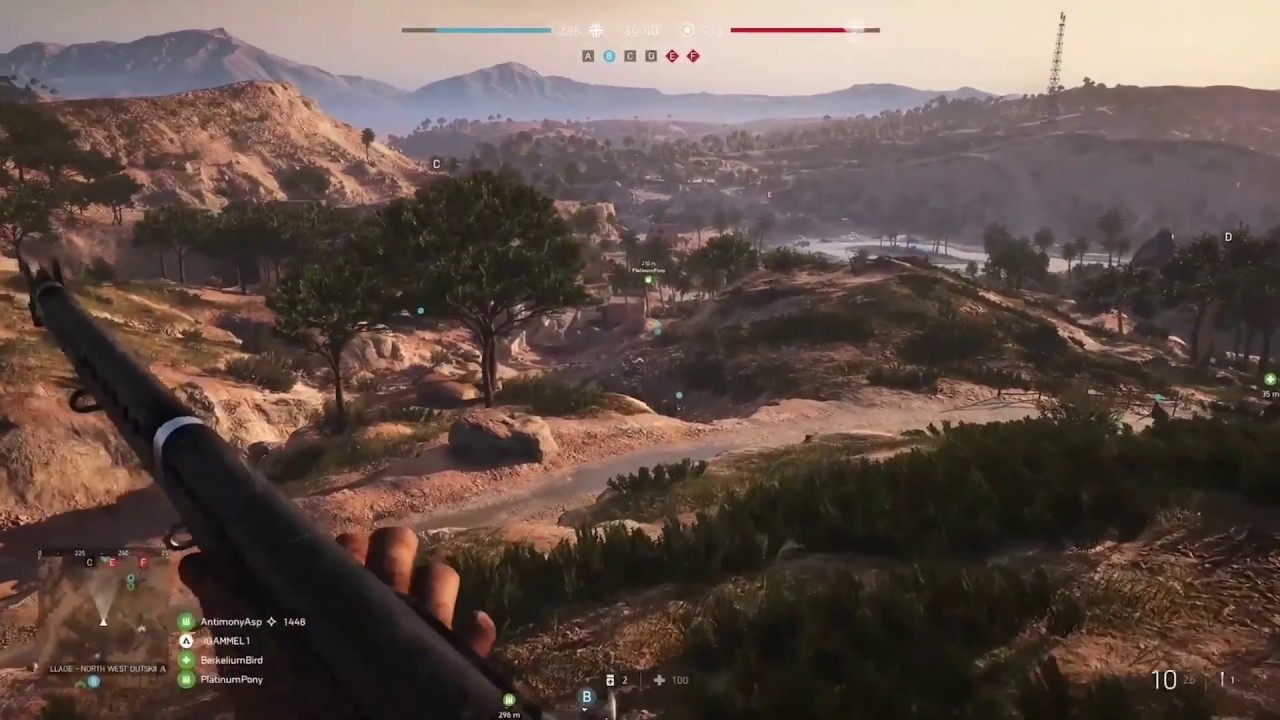Select the captured blue objective B marker

tap(607, 56)
